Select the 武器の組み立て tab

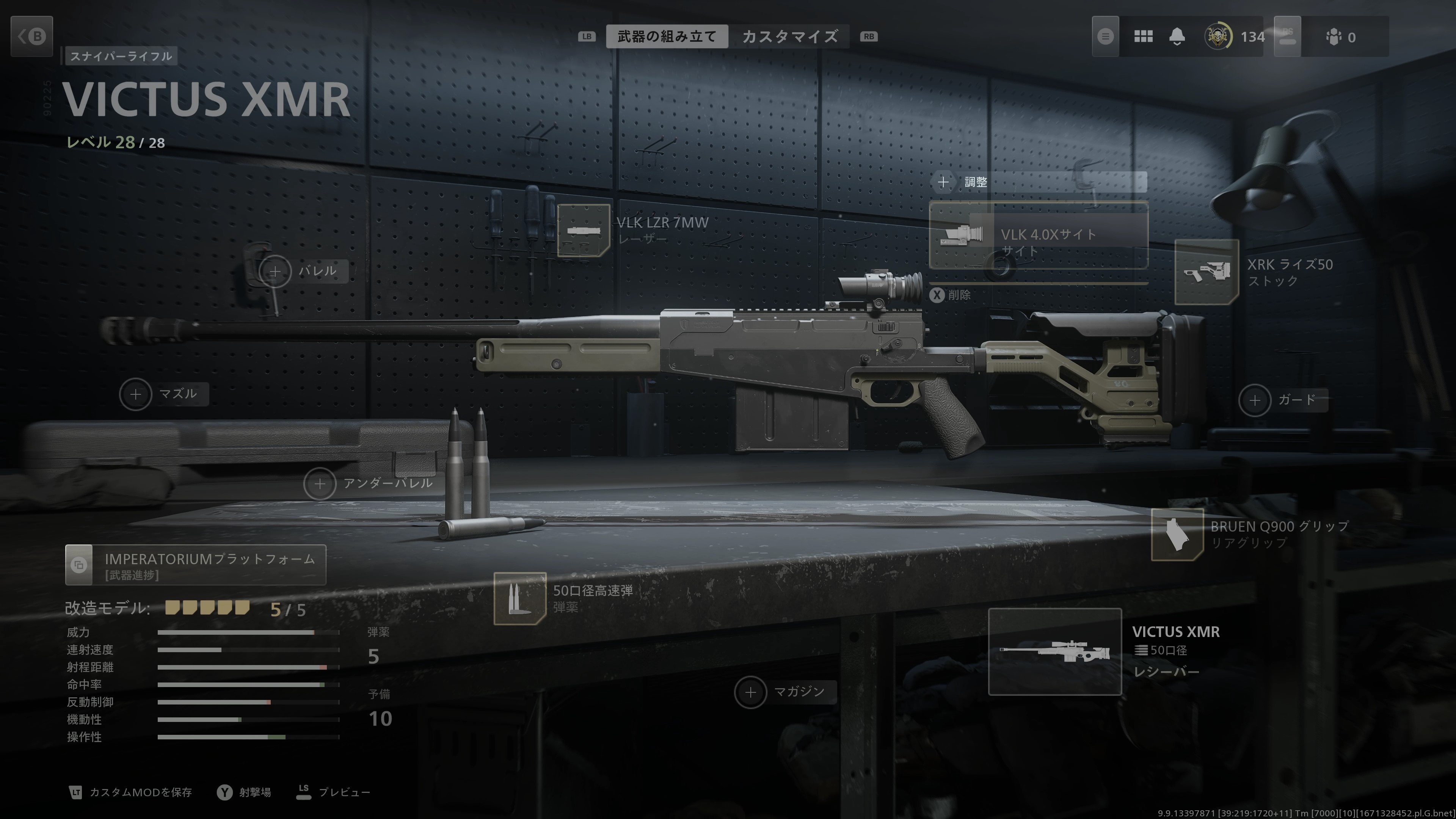click(667, 37)
